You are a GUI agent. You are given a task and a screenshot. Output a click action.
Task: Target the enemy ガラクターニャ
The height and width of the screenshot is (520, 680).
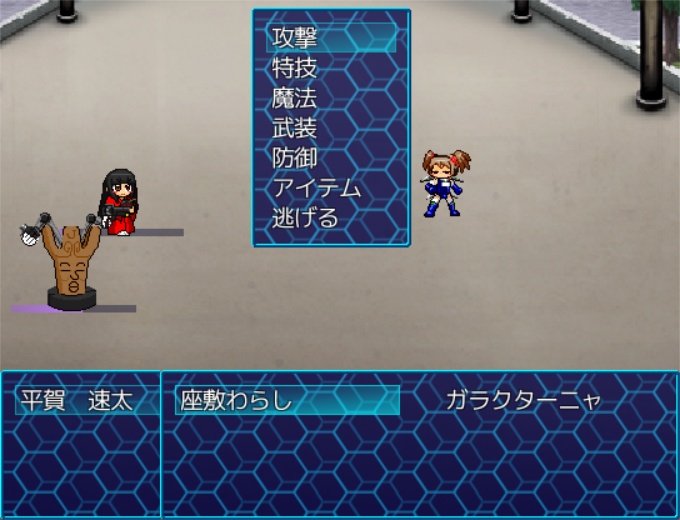coord(524,401)
